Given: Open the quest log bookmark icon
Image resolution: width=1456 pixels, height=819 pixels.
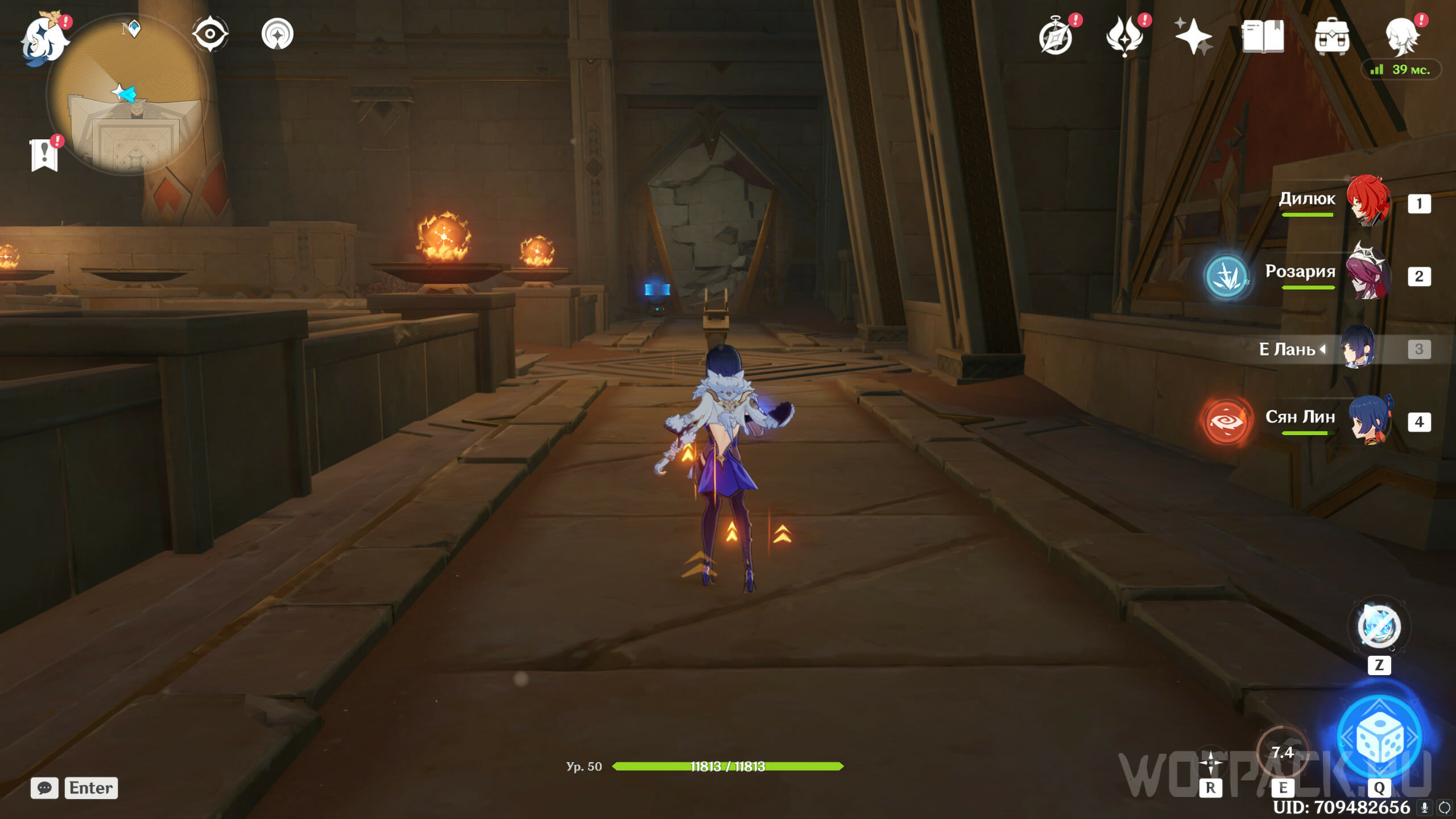Looking at the screenshot, I should point(44,154).
